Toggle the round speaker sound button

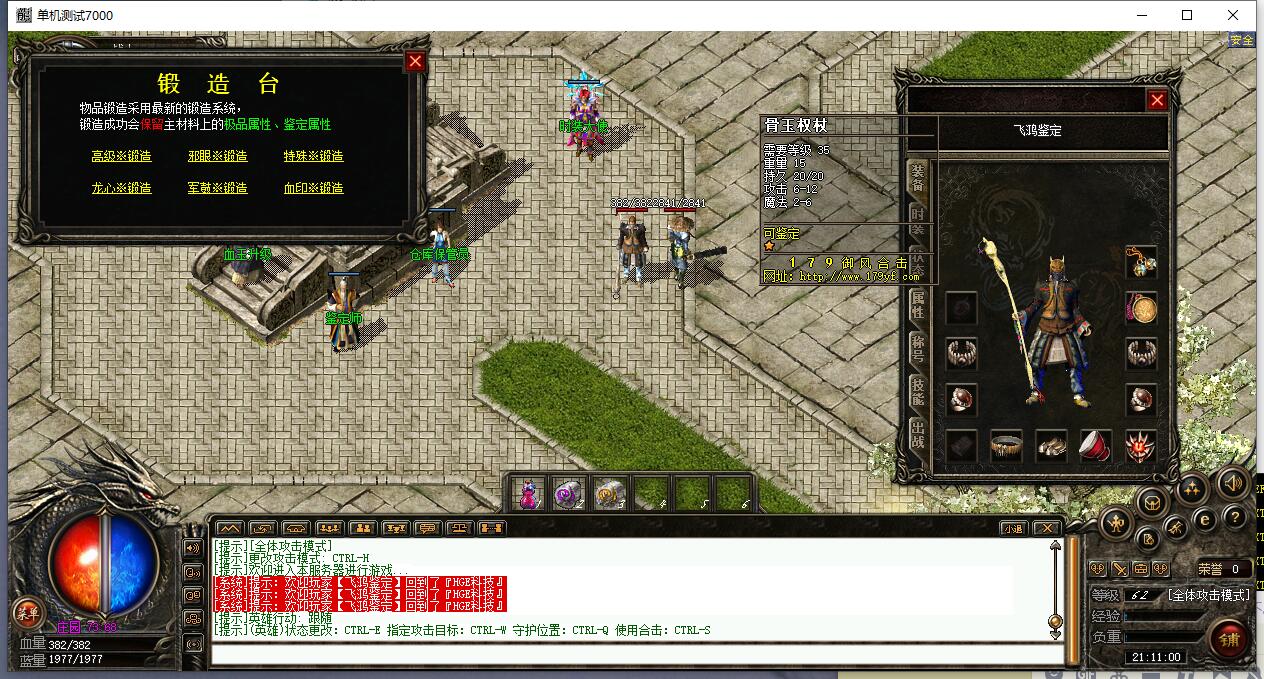pos(1233,484)
